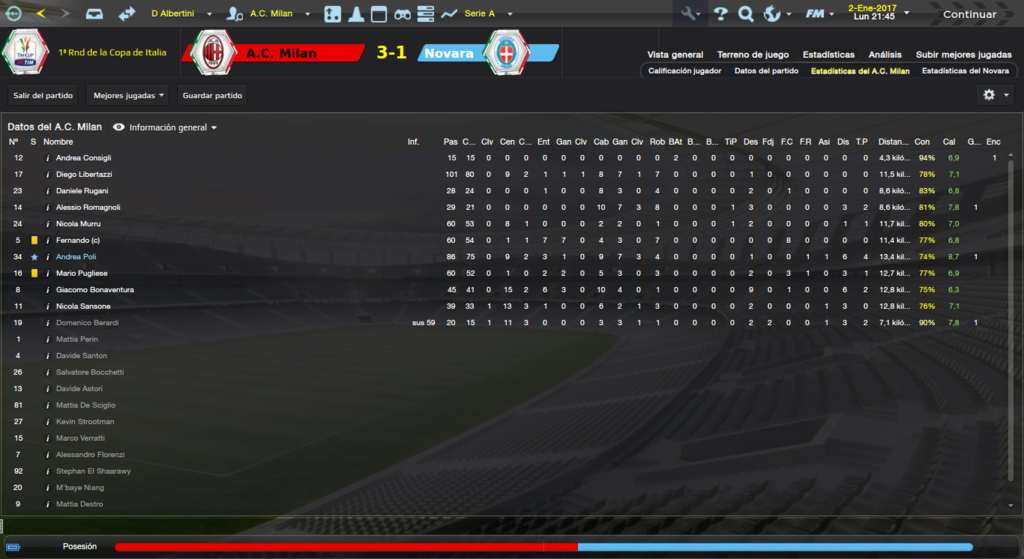Open the gear settings dropdown
Screen dimensions: 1024x559
click(x=995, y=94)
